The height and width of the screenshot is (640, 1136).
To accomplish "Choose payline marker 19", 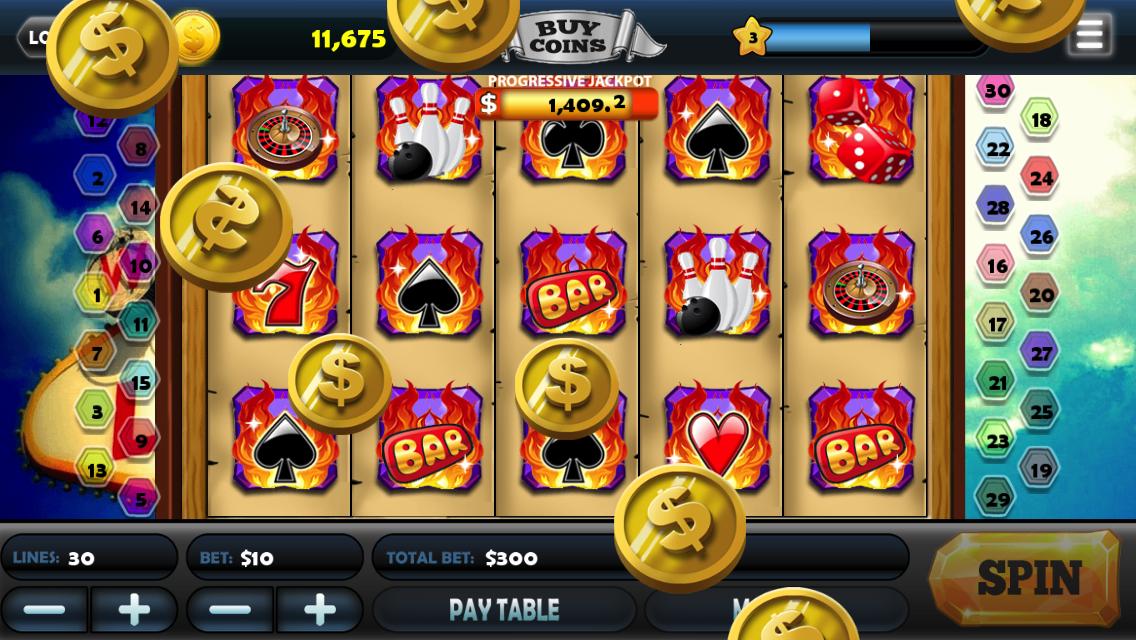I will (1040, 469).
